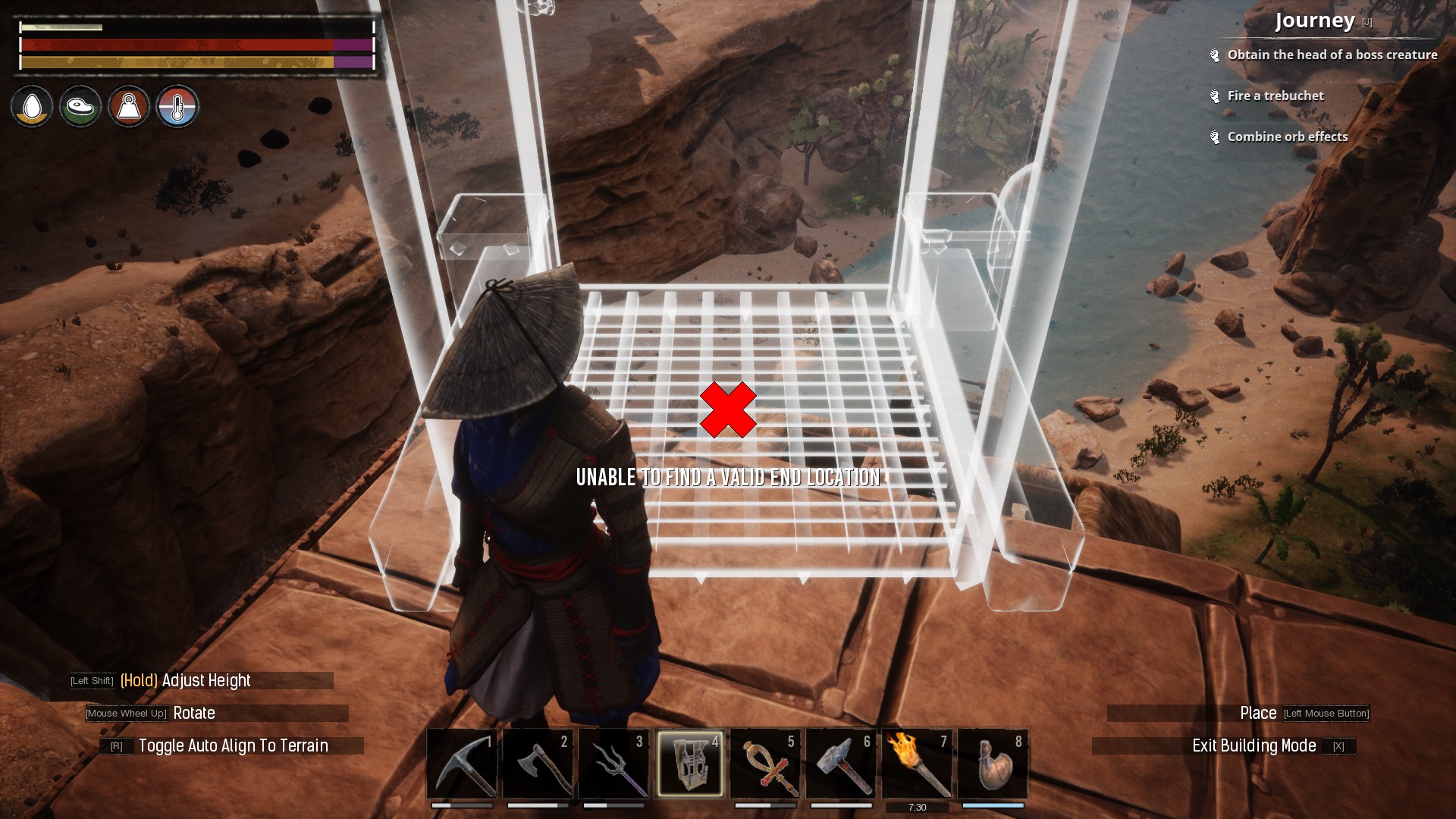1456x819 pixels.
Task: Click the water droplet hydration icon
Action: click(31, 106)
